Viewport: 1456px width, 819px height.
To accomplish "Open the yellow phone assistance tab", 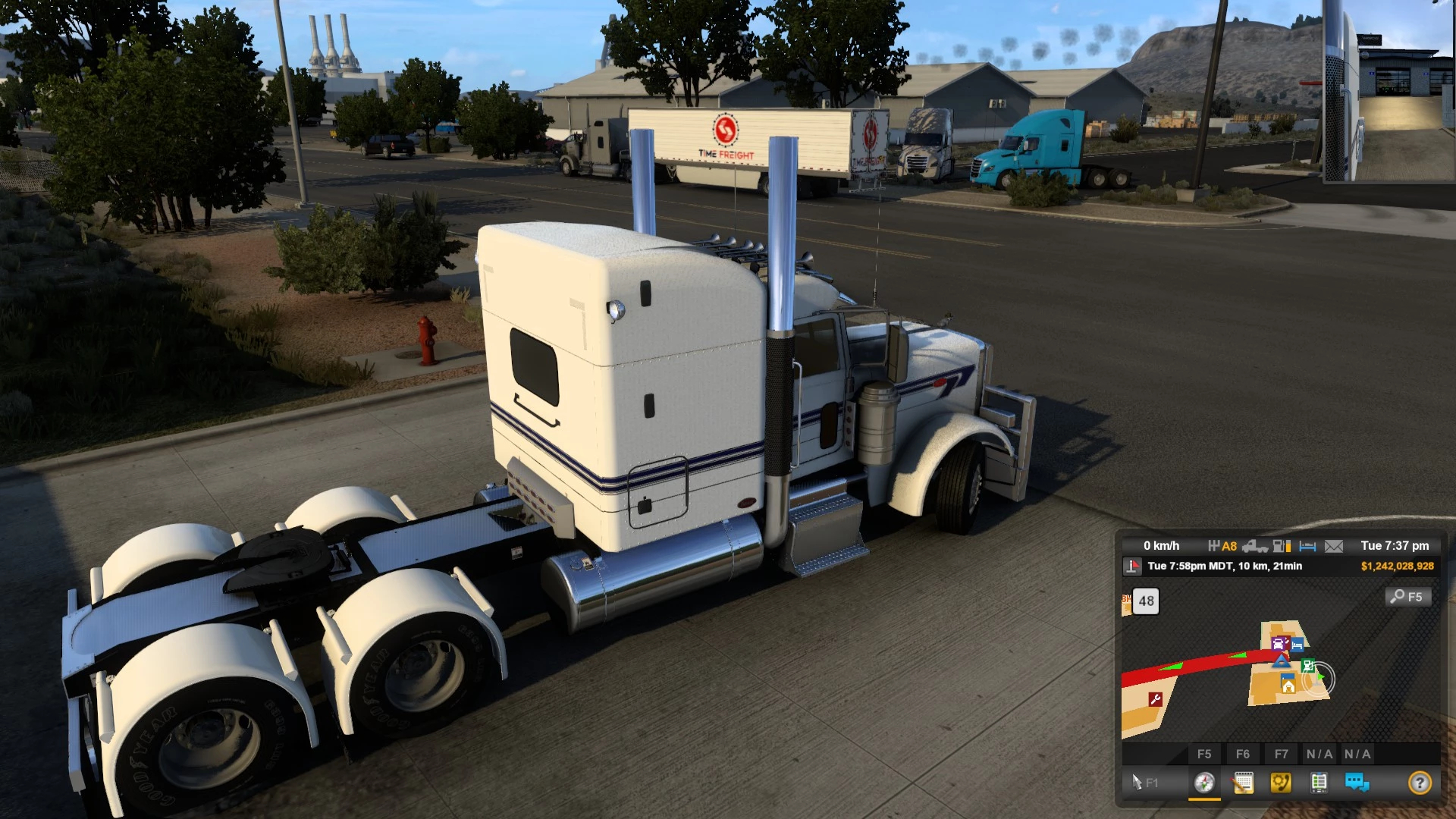I will [x=1281, y=782].
